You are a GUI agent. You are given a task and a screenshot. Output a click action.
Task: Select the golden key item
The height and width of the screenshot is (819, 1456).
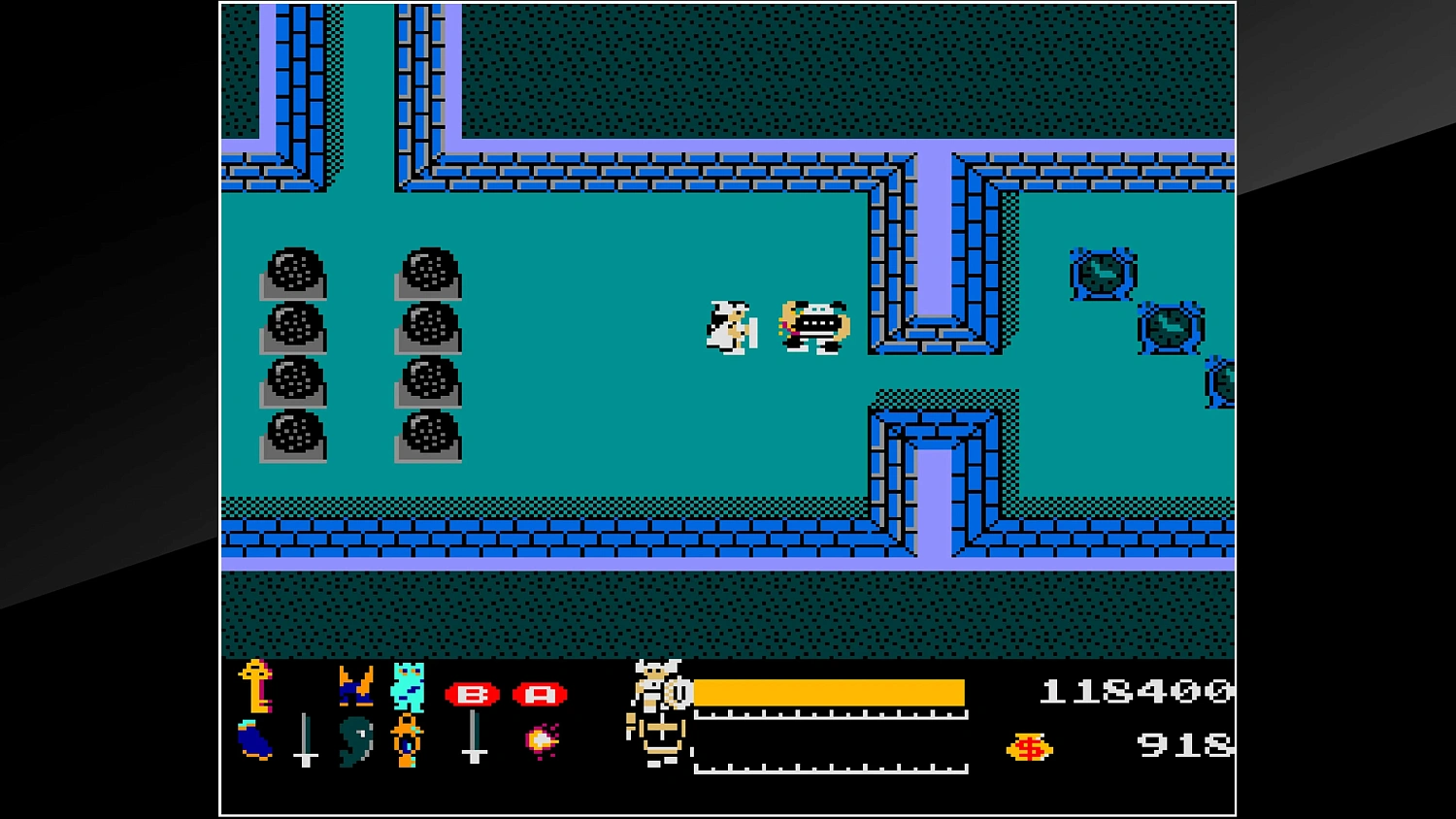(x=257, y=687)
